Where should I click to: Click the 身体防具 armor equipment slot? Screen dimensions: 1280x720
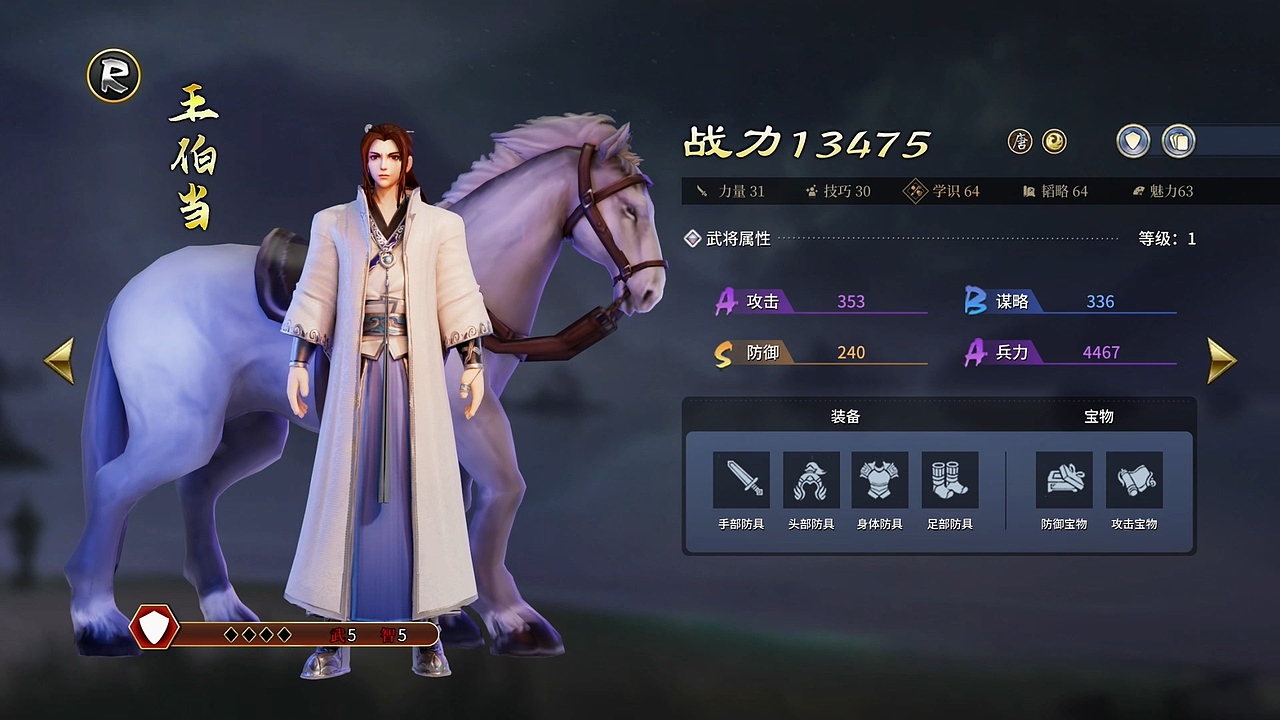(x=878, y=483)
